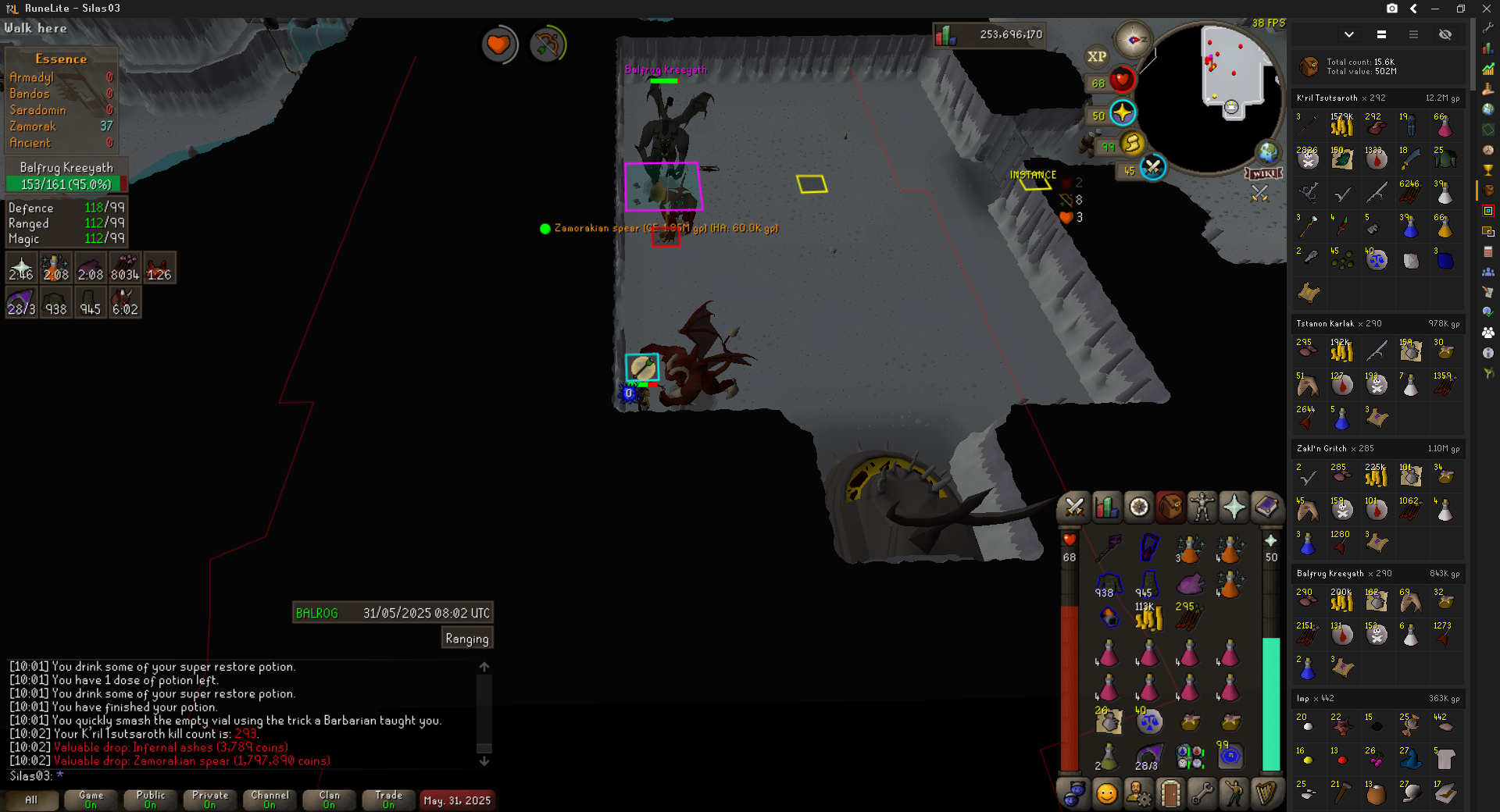1500x812 pixels.
Task: Toggle the run energy boot orb
Action: (1132, 143)
